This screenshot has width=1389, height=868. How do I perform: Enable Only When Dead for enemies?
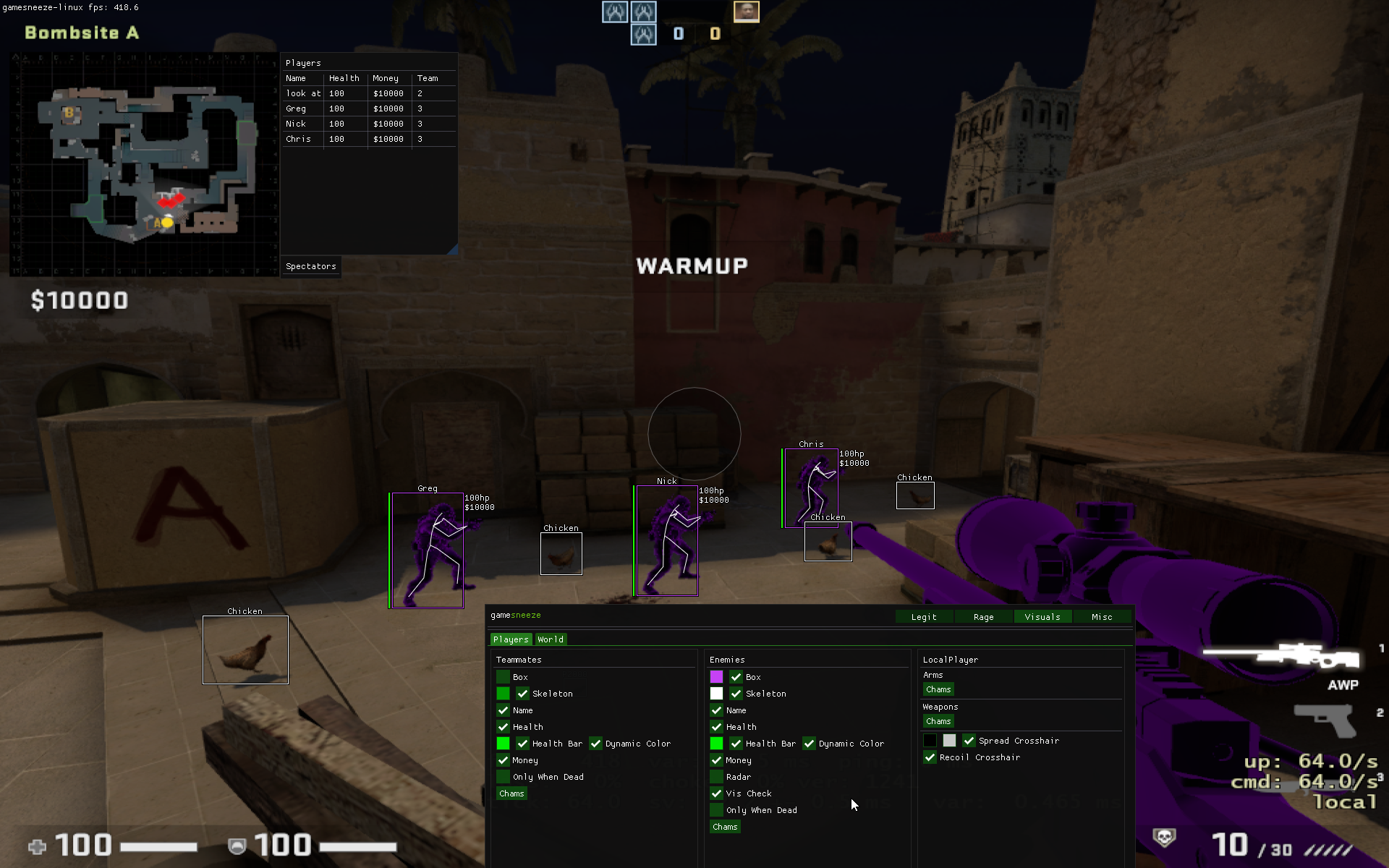coord(716,810)
